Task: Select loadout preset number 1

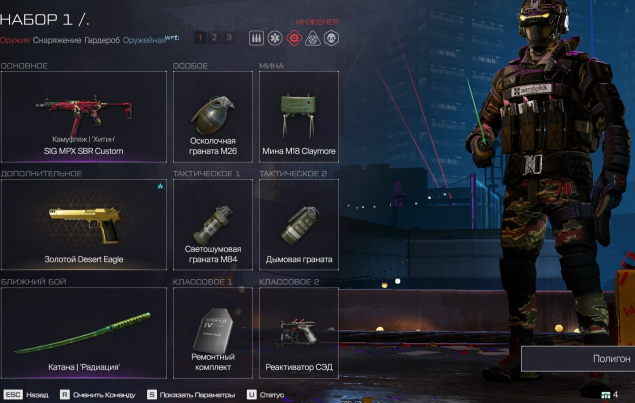Action: [x=199, y=38]
